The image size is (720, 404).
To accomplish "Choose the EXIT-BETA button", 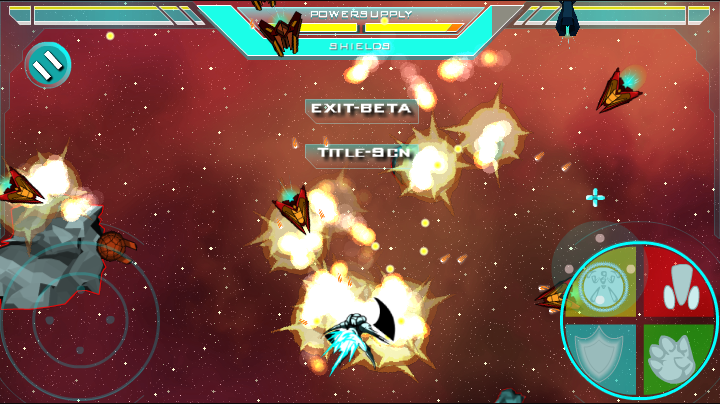I will click(x=361, y=109).
